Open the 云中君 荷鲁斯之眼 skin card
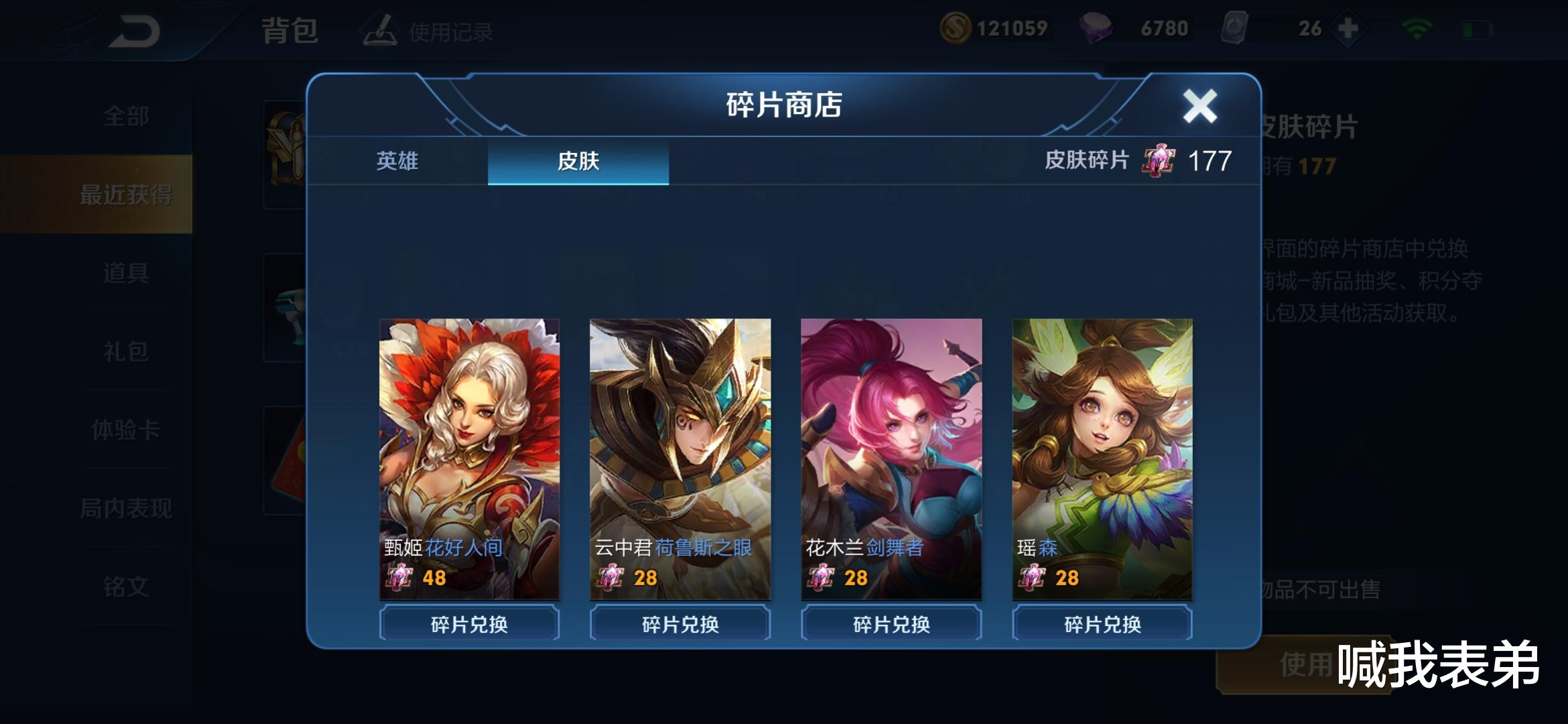The width and height of the screenshot is (1568, 724). pyautogui.click(x=680, y=456)
